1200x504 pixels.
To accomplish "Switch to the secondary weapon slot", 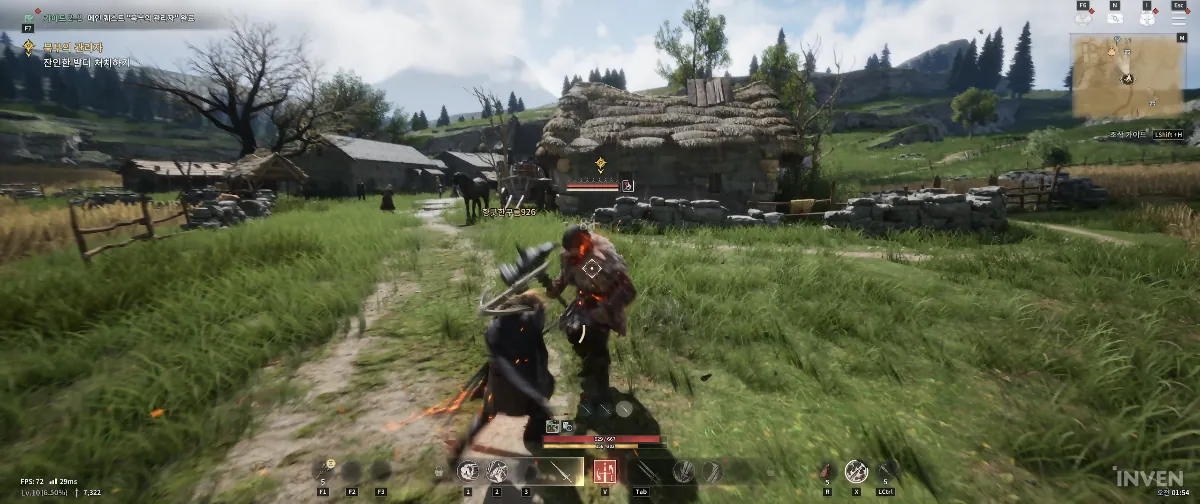I will [x=645, y=471].
